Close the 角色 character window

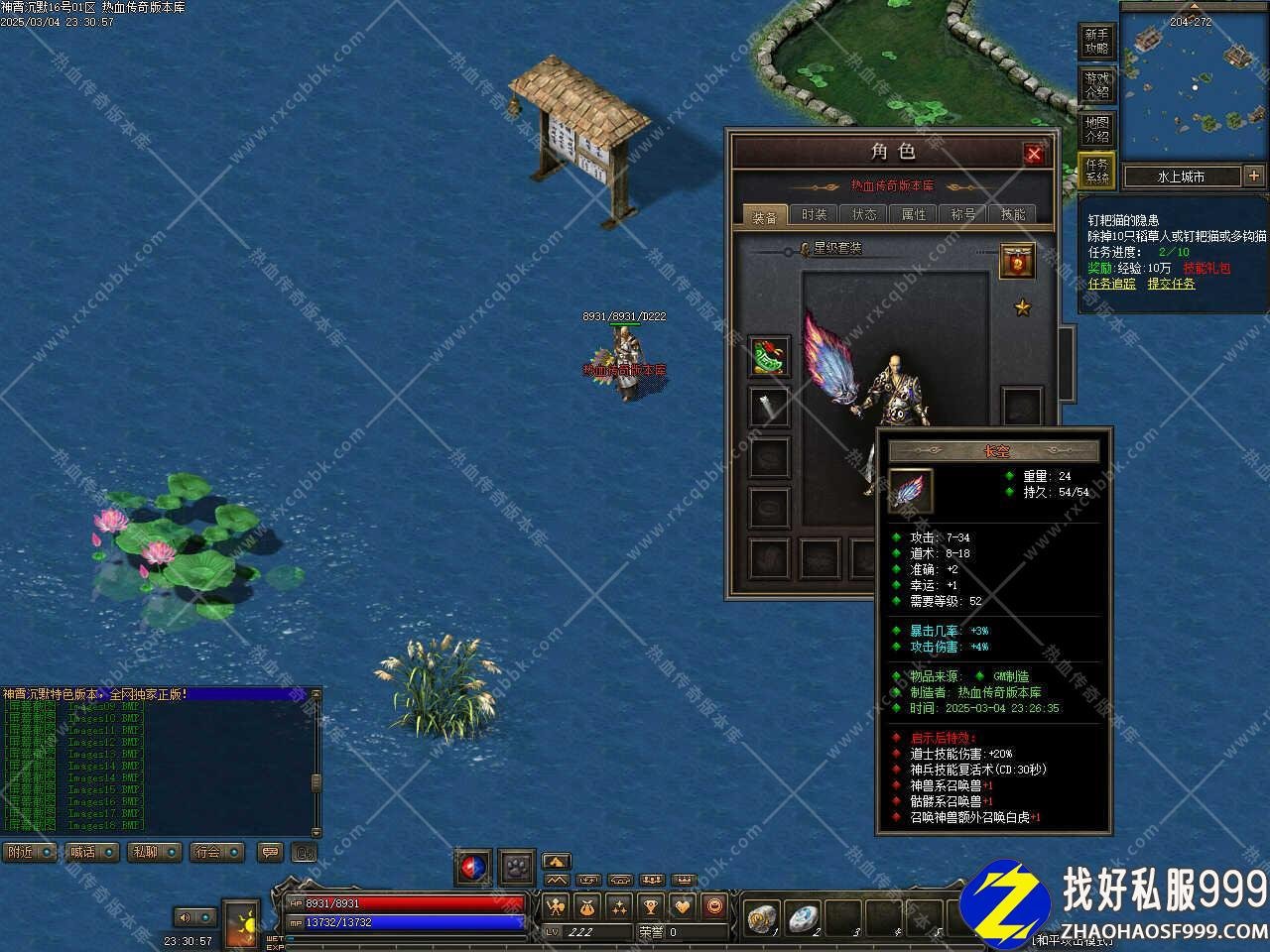pos(1034,154)
